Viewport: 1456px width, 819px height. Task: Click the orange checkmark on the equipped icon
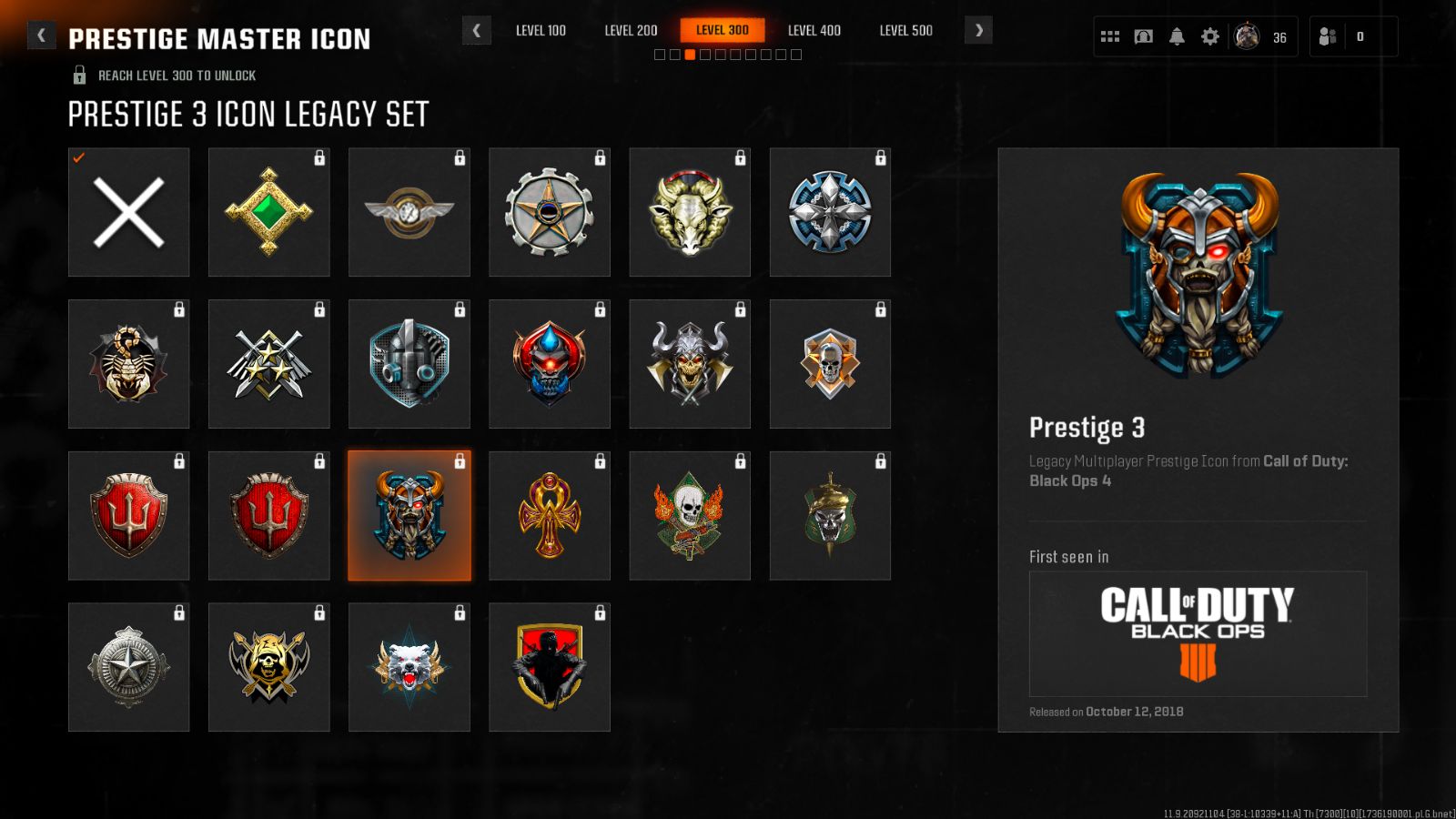tap(78, 159)
